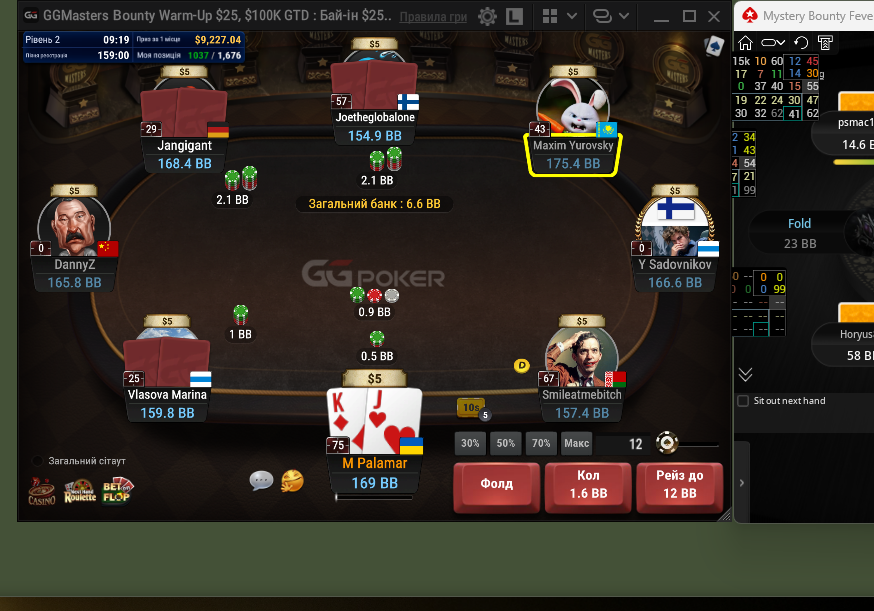The width and height of the screenshot is (874, 611).
Task: Click the bet slider's poker chip handle
Action: 667,443
